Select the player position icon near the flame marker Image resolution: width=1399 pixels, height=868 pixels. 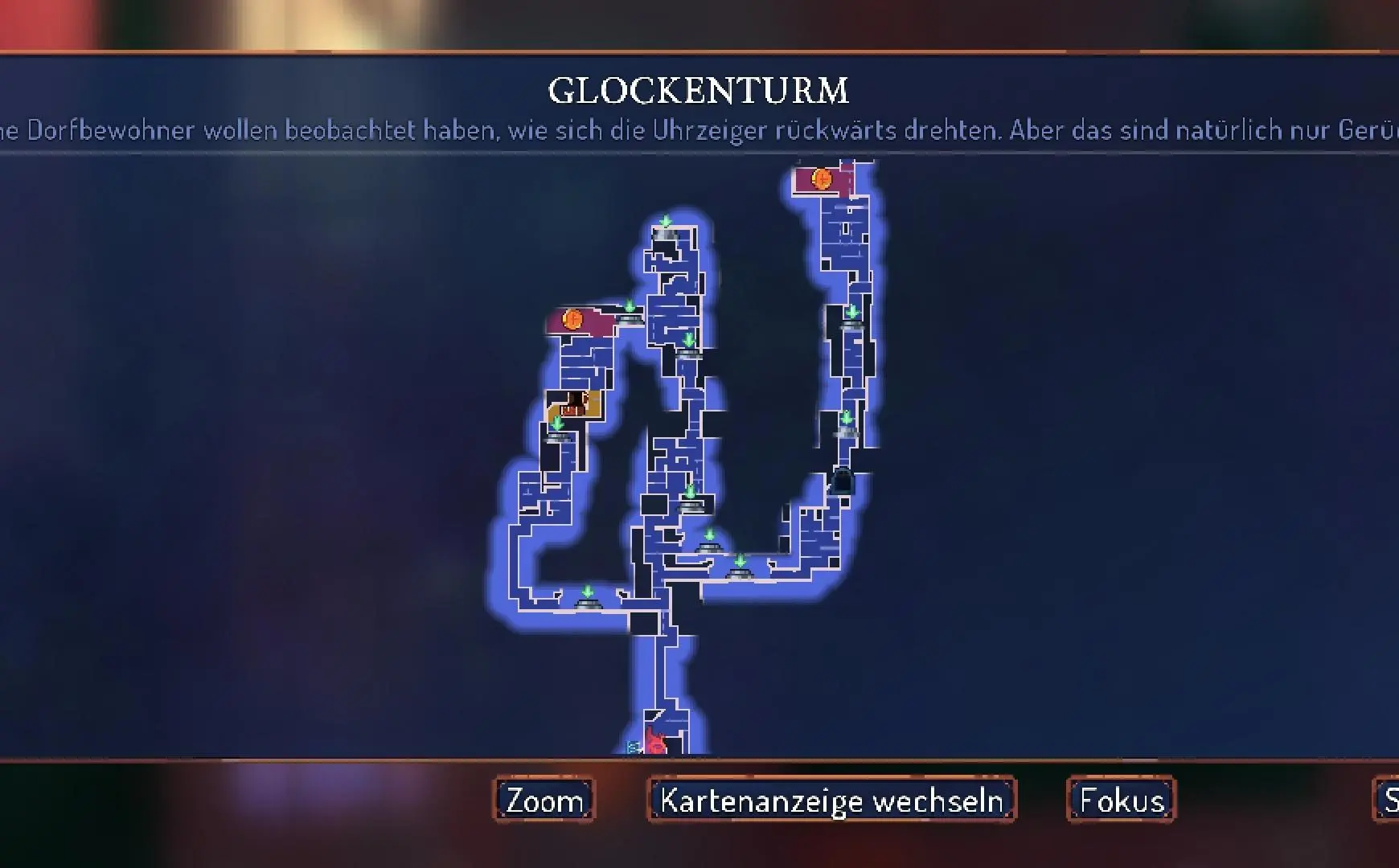(x=632, y=747)
